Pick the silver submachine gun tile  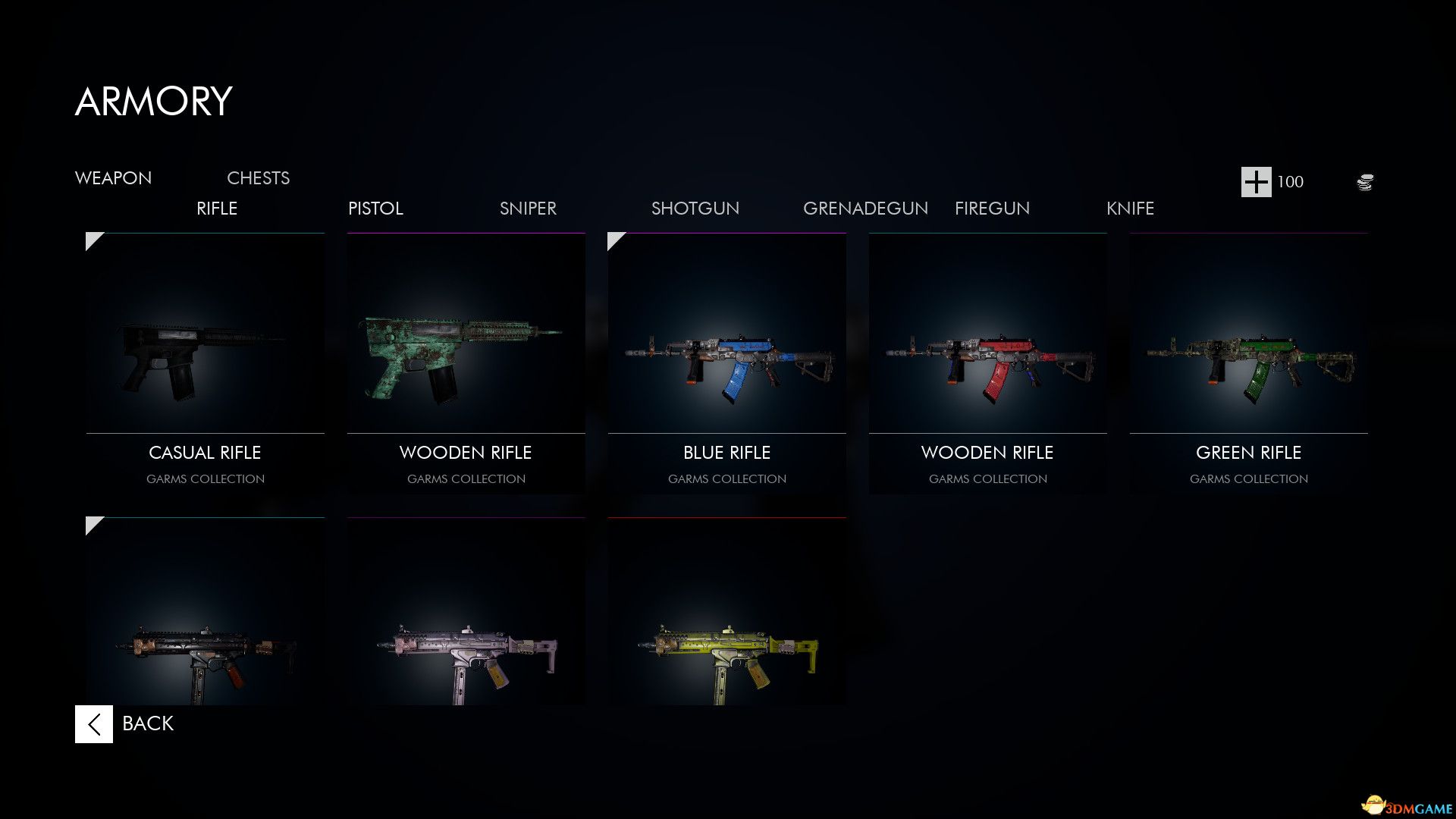click(x=466, y=614)
